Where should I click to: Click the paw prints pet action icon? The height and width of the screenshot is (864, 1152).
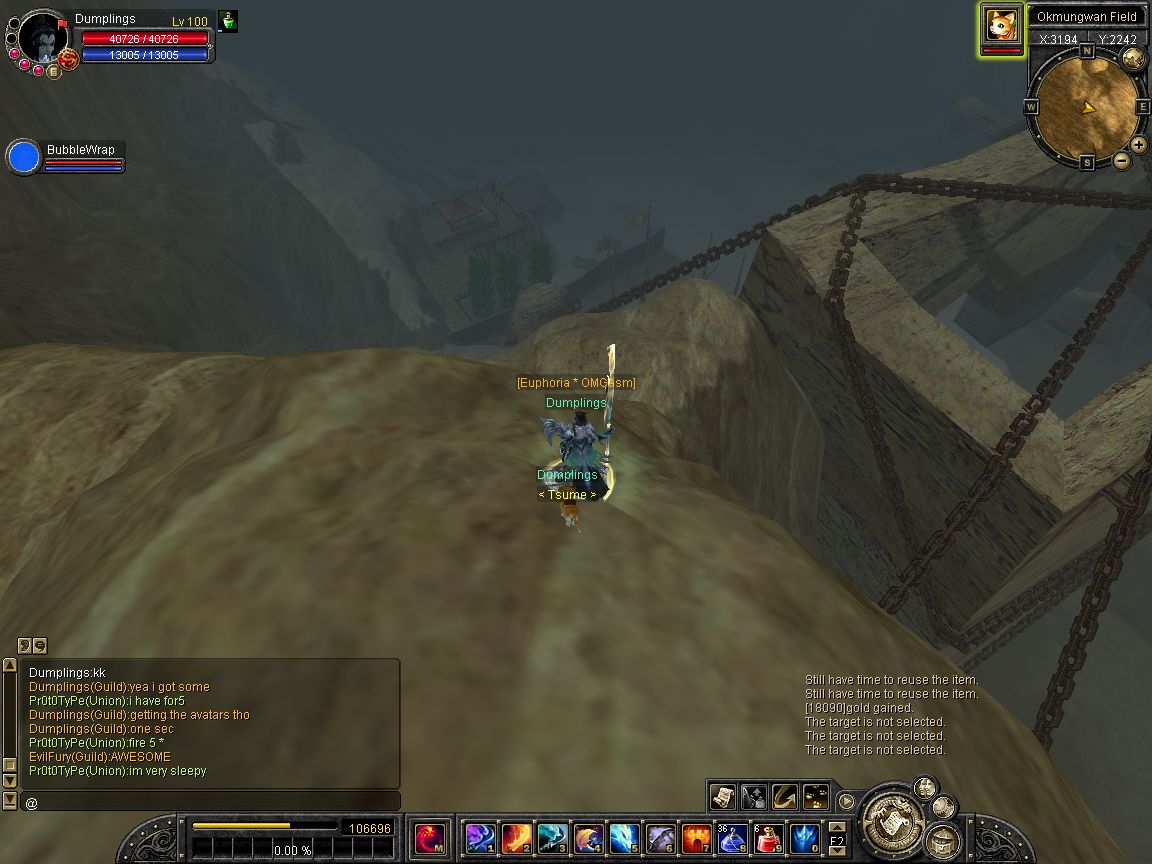pyautogui.click(x=816, y=796)
